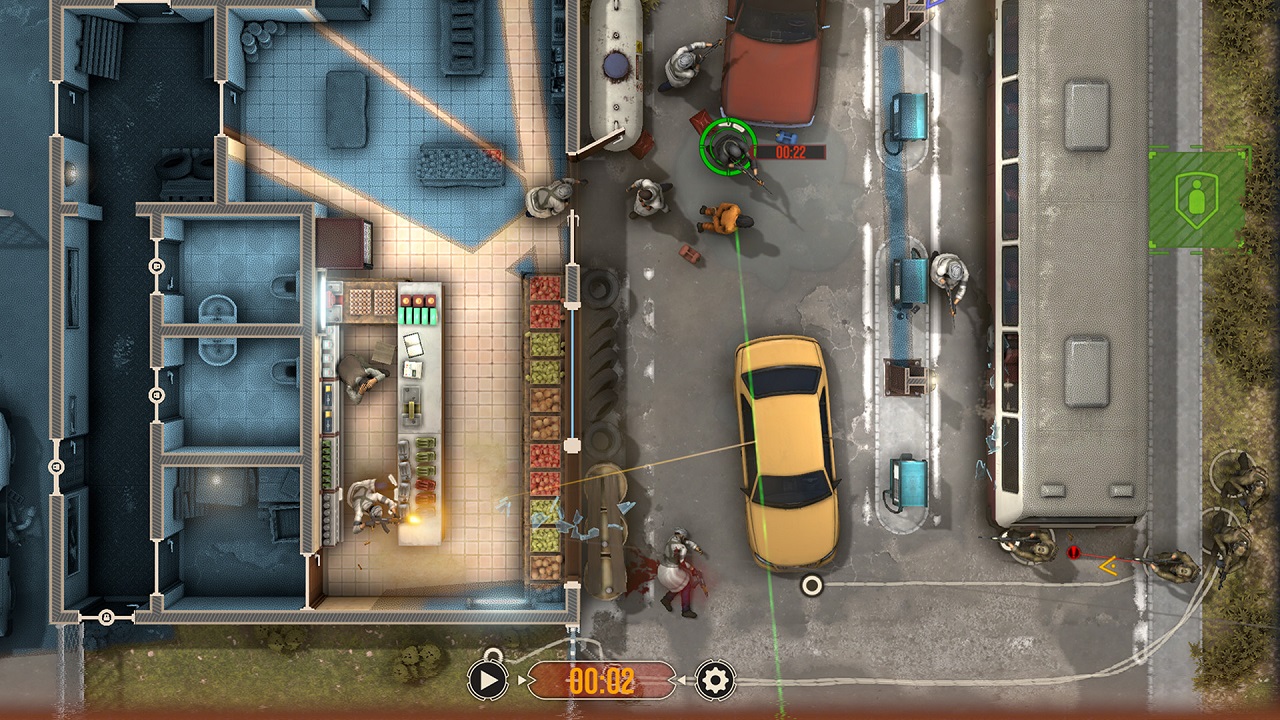Click the left triangle beside the mission timer
The height and width of the screenshot is (720, 1280).
click(521, 679)
